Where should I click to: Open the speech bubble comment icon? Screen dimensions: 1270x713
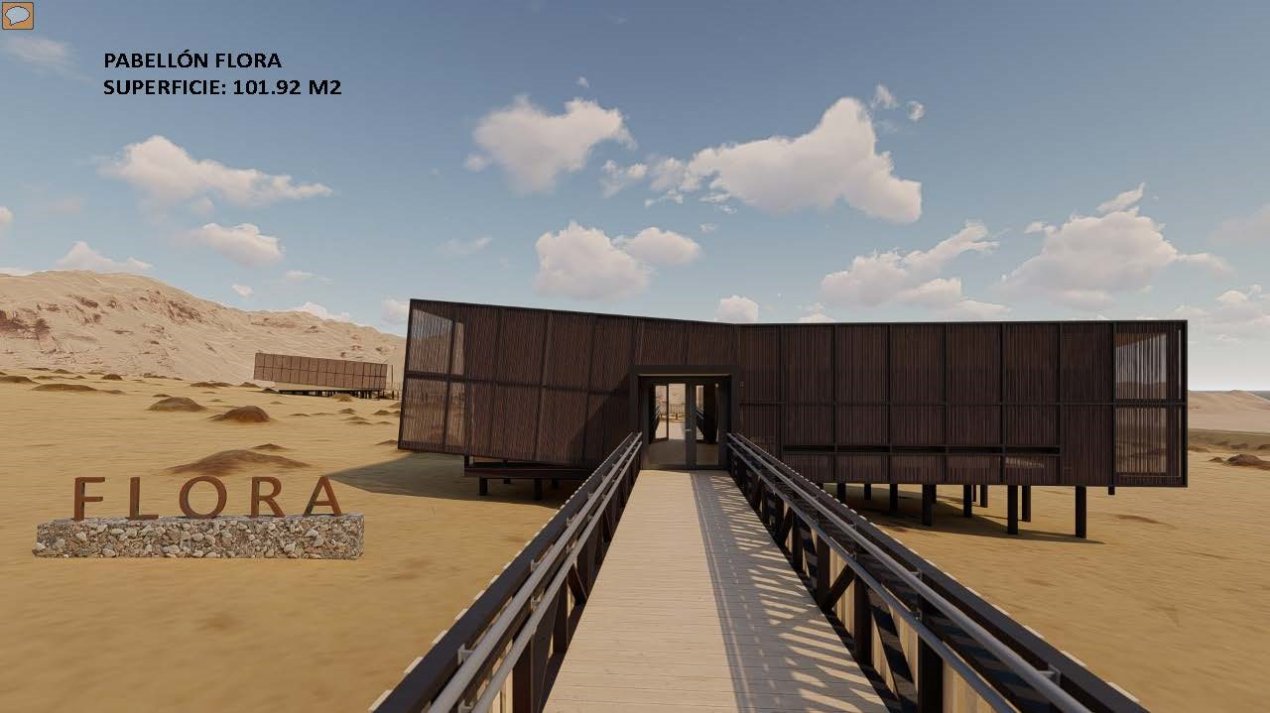click(17, 15)
